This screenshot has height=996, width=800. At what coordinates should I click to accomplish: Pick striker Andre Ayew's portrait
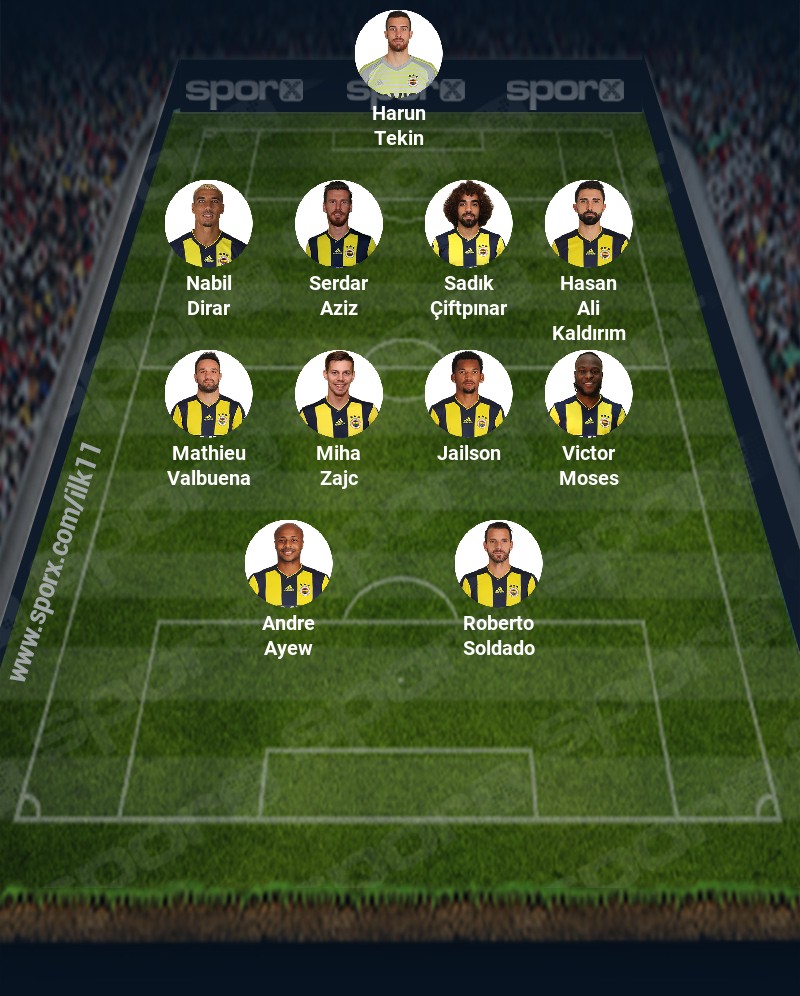(x=289, y=564)
